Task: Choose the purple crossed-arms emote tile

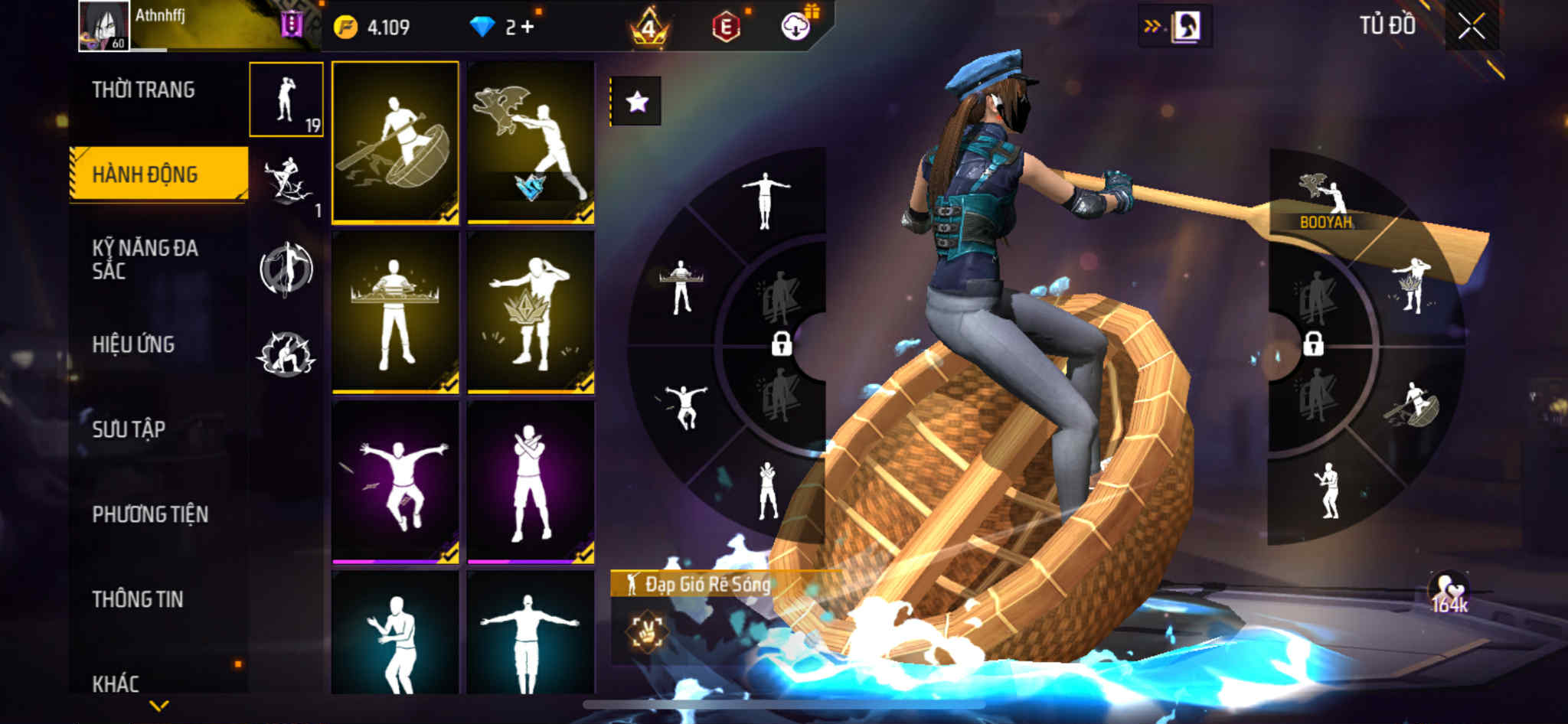Action: coord(531,482)
